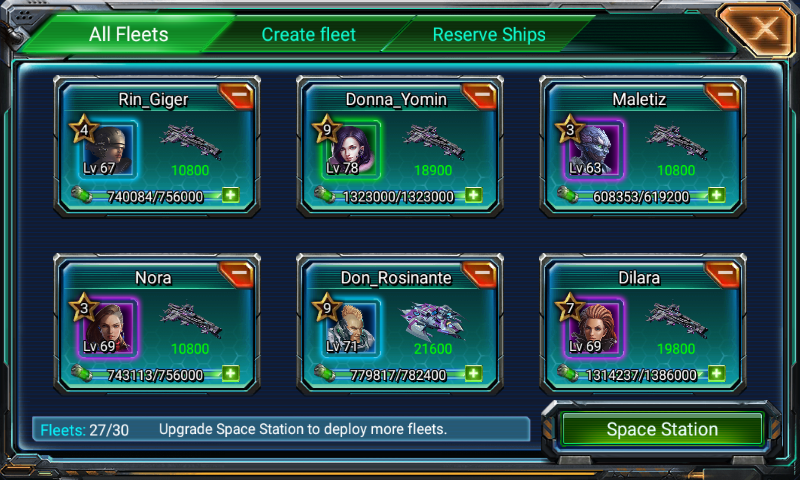Close the fleets window with the X
The width and height of the screenshot is (800, 480).
tap(764, 29)
